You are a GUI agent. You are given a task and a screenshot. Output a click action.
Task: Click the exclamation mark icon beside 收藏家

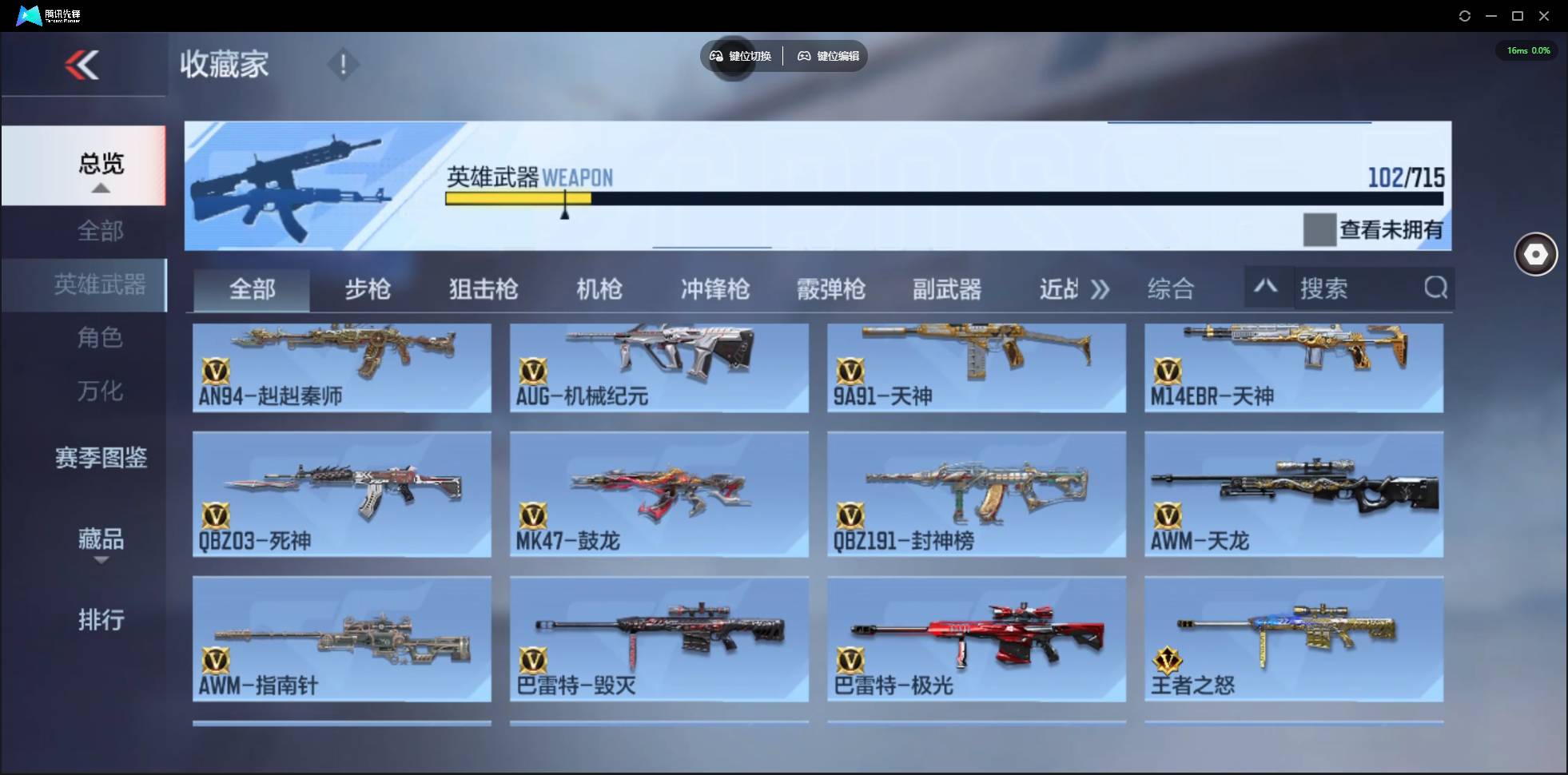click(344, 64)
